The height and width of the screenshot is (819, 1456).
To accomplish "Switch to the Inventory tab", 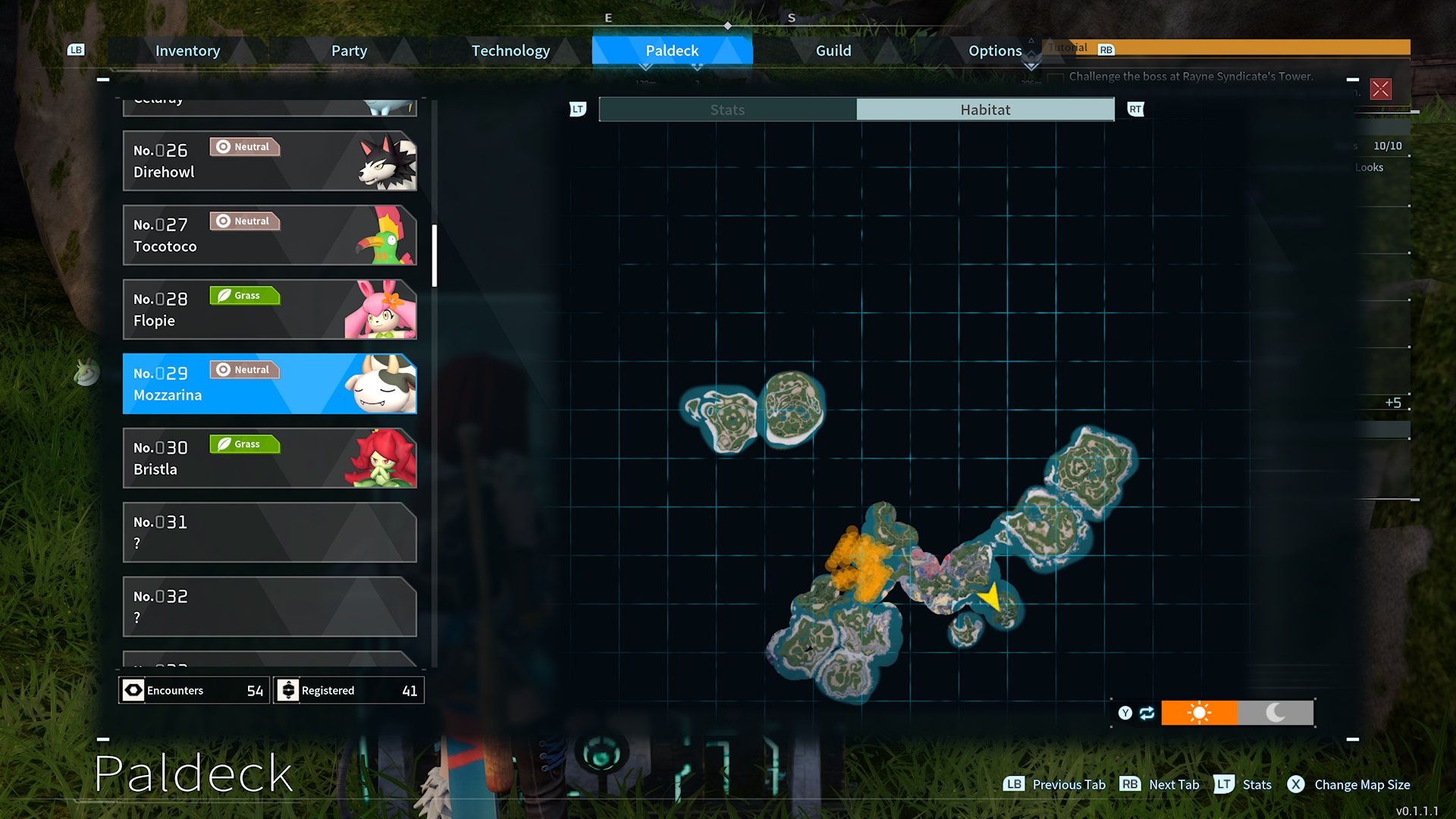I will point(187,51).
